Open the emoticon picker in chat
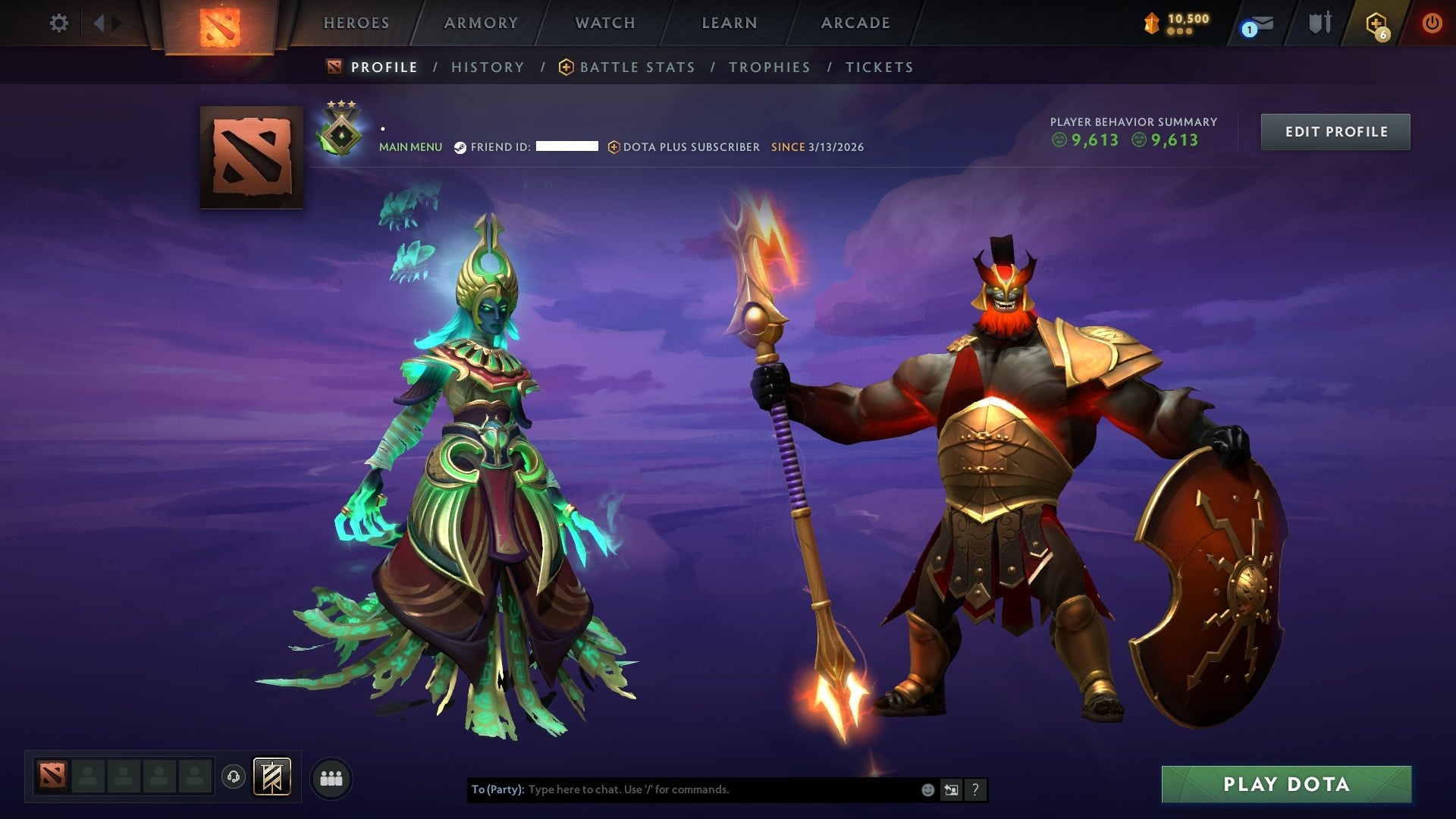 [x=927, y=789]
